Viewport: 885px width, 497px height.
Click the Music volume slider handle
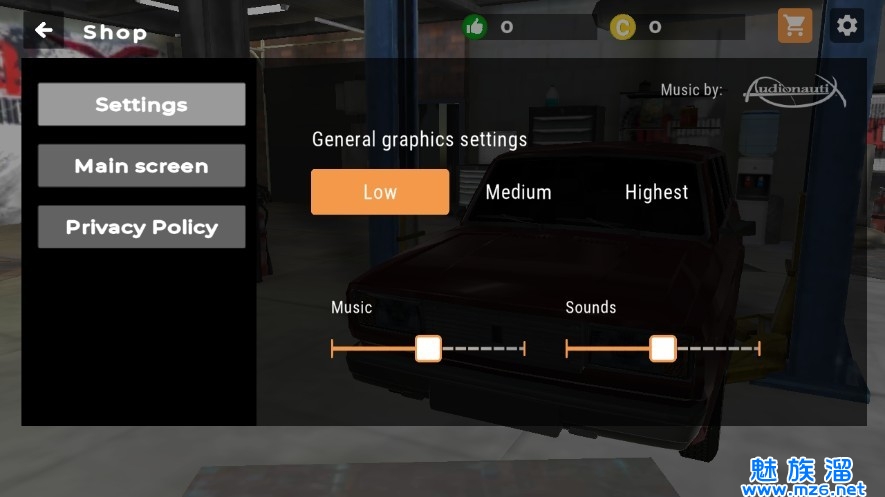point(428,348)
